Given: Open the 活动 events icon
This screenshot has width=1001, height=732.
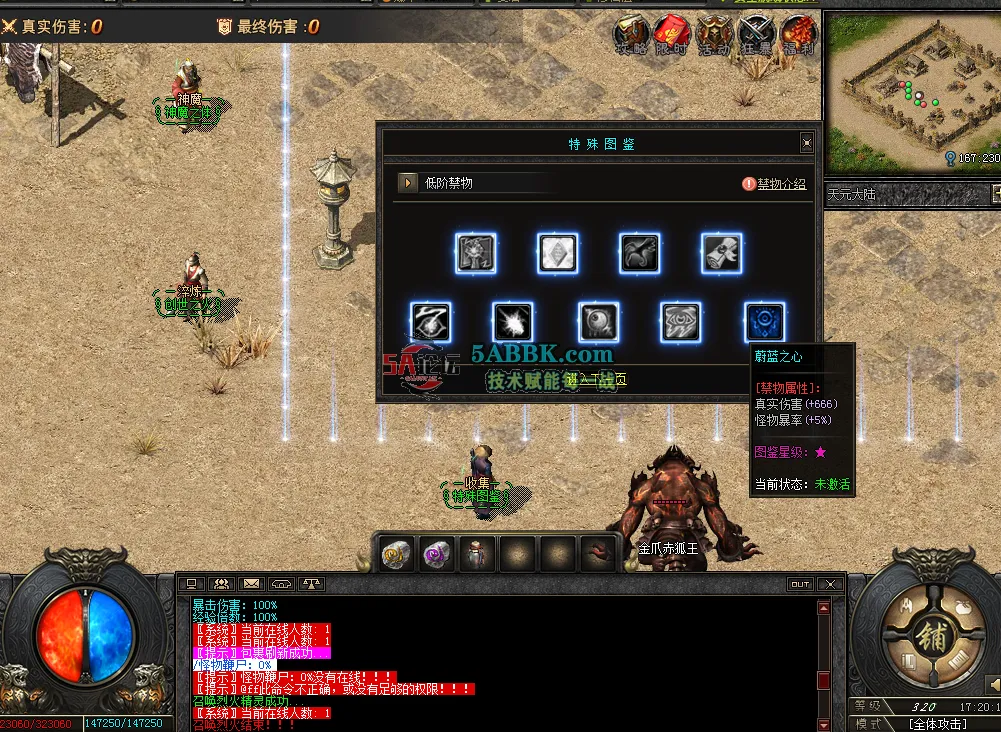Looking at the screenshot, I should point(714,36).
